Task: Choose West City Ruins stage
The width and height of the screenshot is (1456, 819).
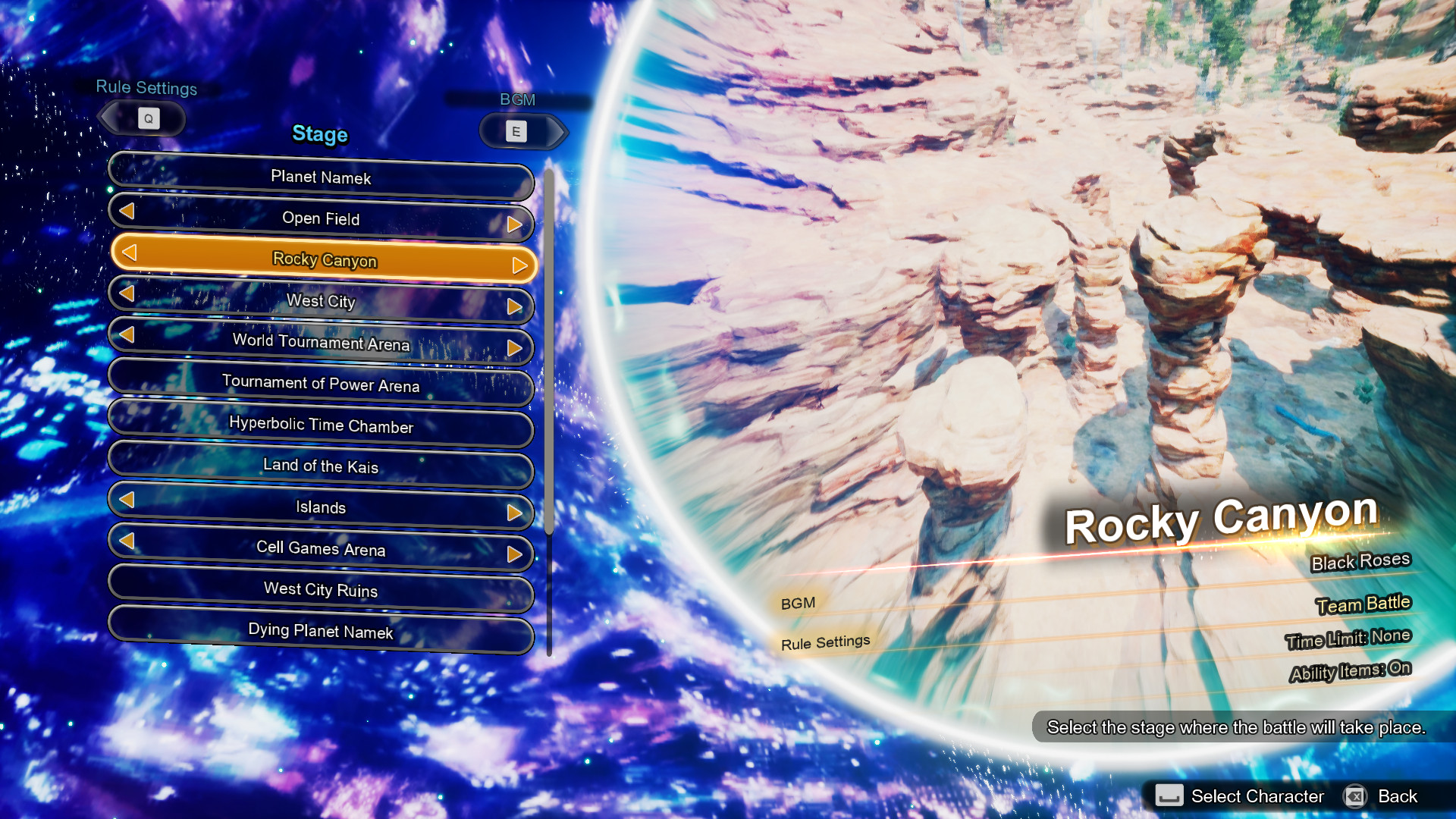Action: point(321,590)
